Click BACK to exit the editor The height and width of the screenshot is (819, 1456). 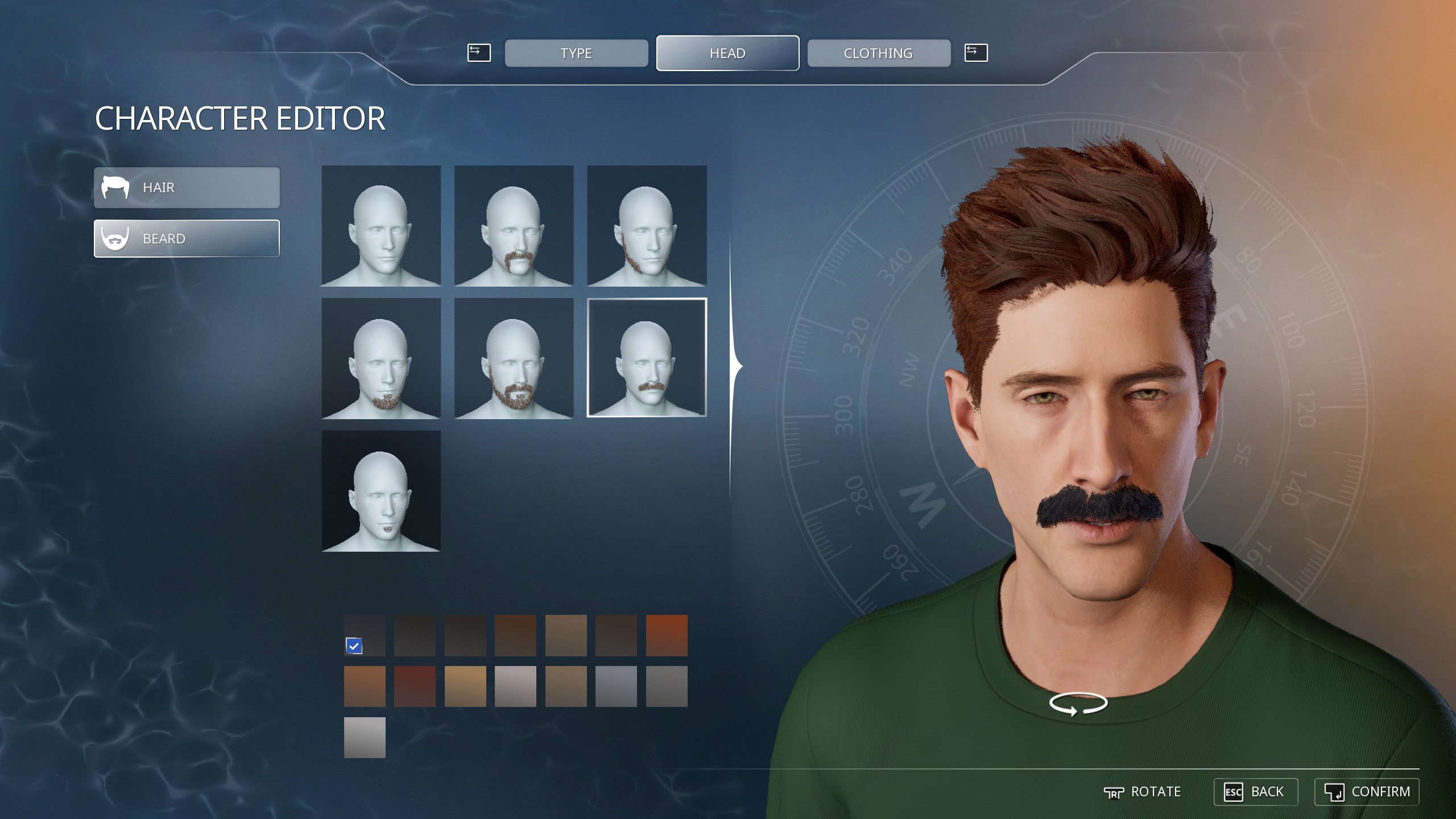[1257, 792]
